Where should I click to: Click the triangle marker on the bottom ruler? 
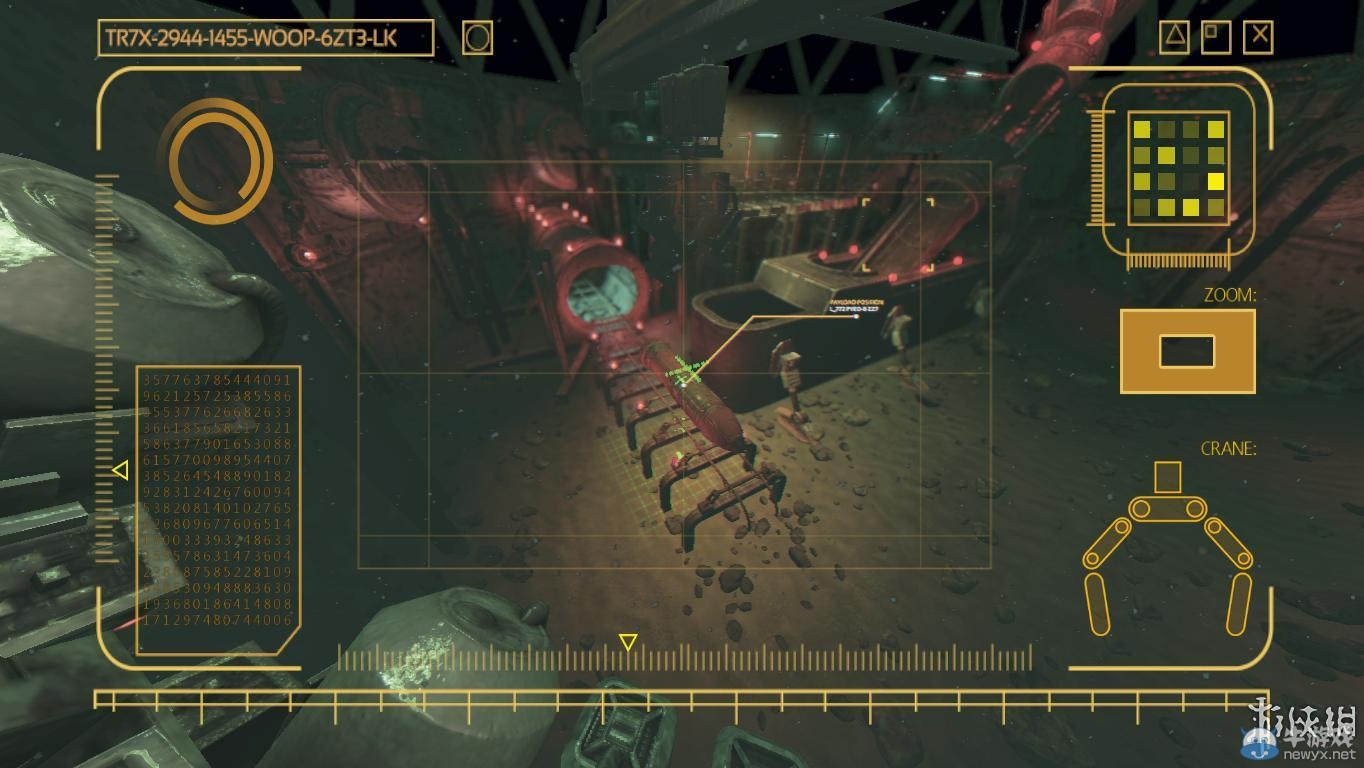coord(628,642)
